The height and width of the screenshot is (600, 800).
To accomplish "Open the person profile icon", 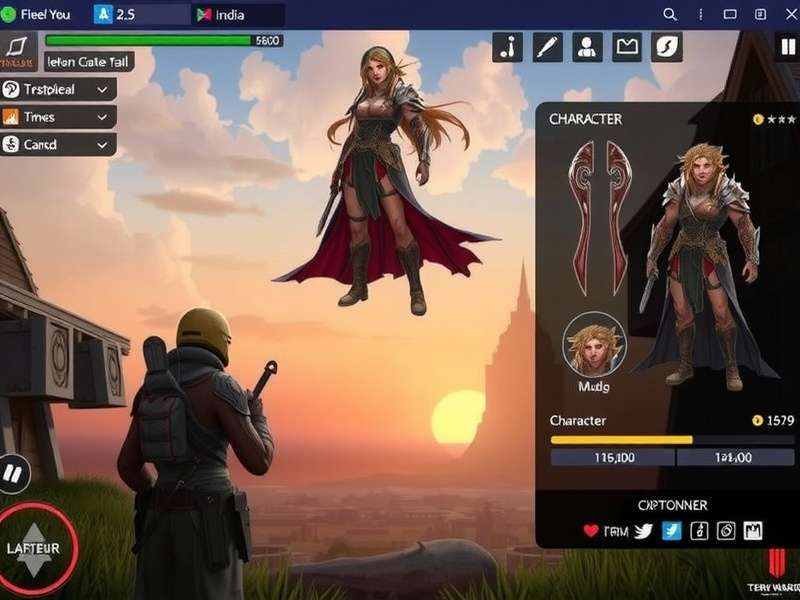I will tap(587, 47).
